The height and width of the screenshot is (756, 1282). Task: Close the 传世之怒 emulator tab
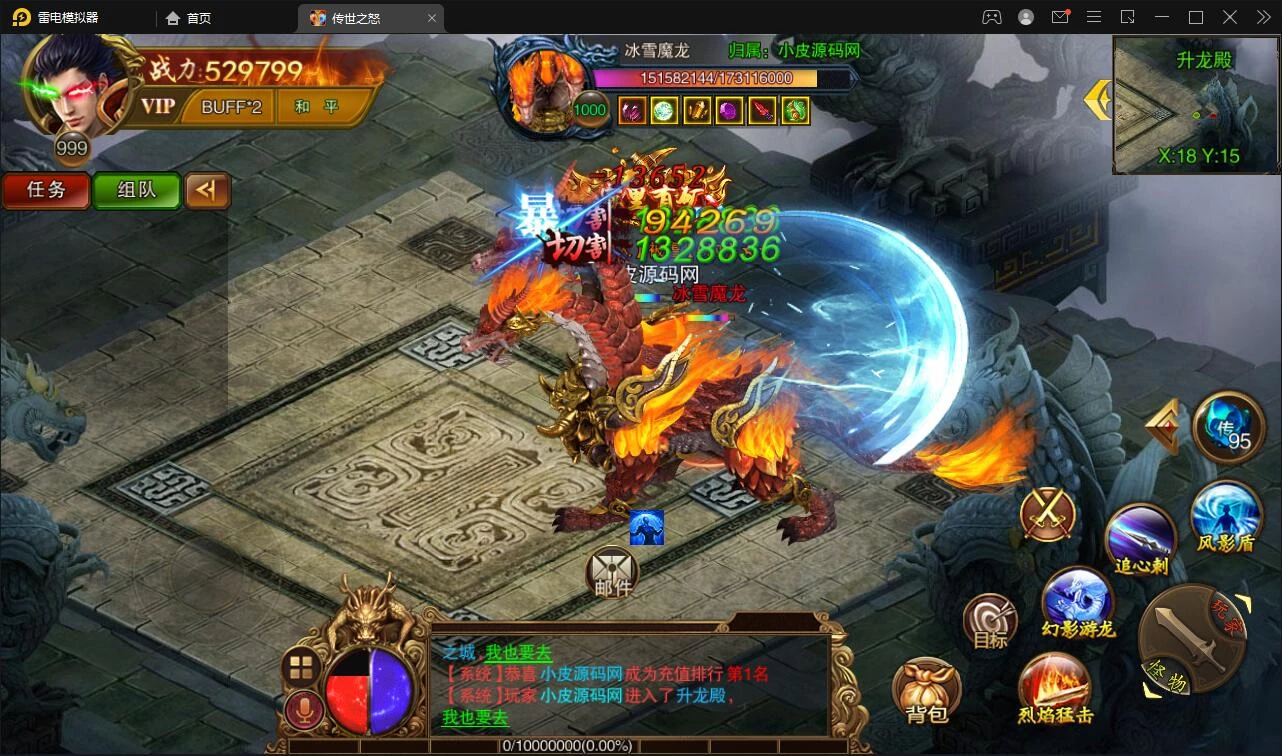pyautogui.click(x=431, y=18)
